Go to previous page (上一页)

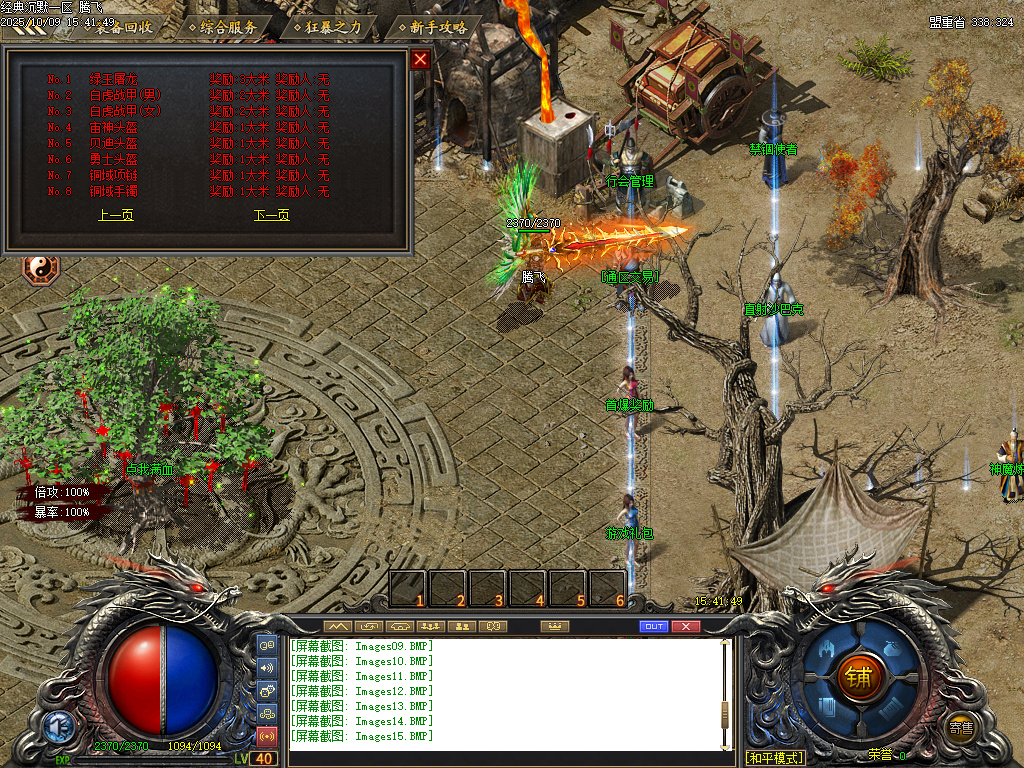(x=116, y=215)
